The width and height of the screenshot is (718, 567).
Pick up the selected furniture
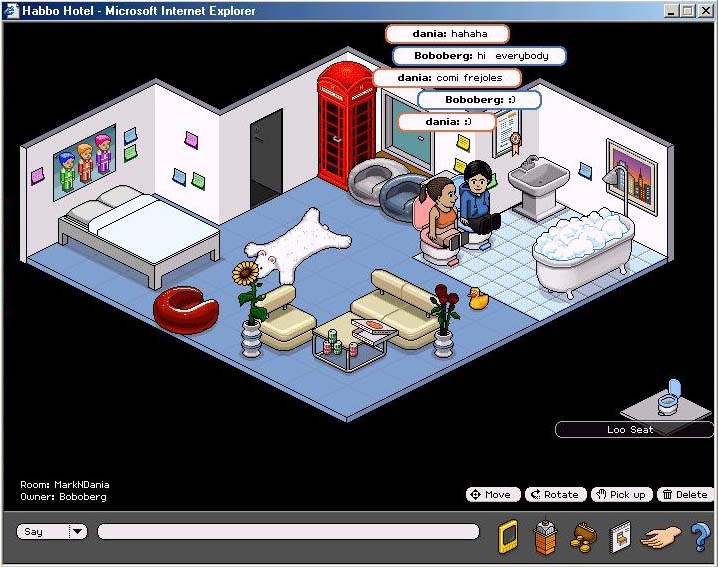[620, 494]
